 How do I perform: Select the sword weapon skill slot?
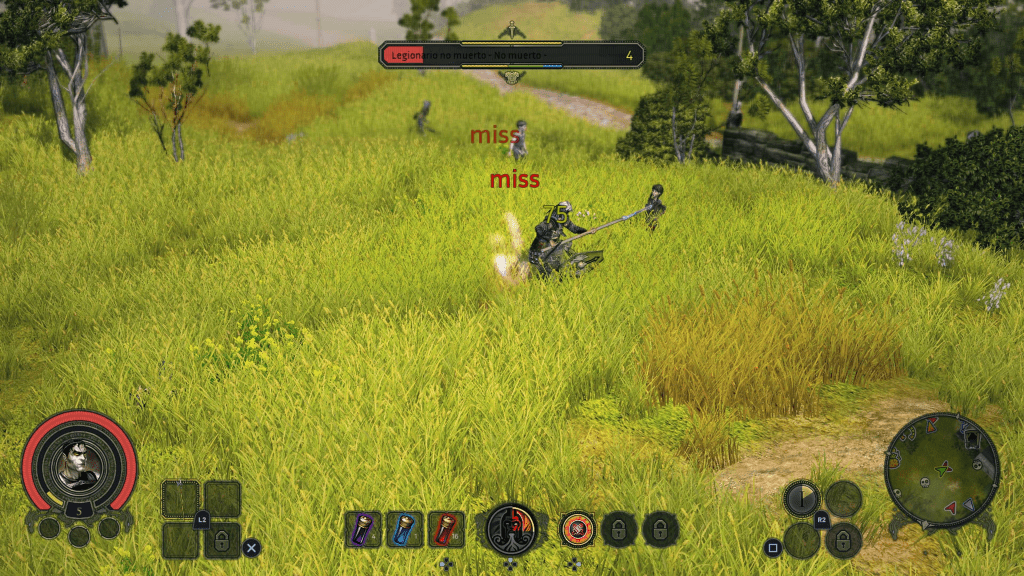pyautogui.click(x=801, y=497)
